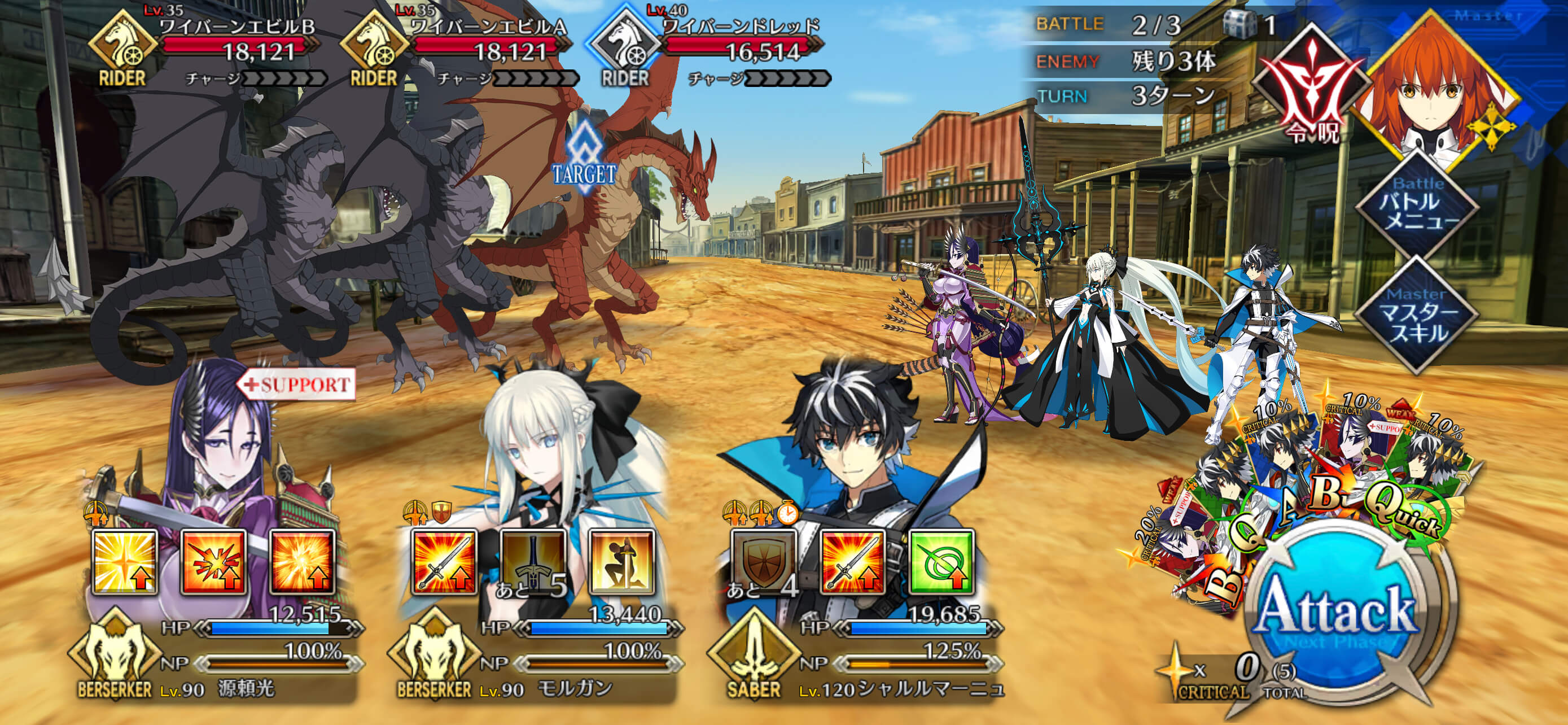This screenshot has height=725, width=1568.
Task: Use Morgan's kneeling knight skill
Action: (621, 562)
